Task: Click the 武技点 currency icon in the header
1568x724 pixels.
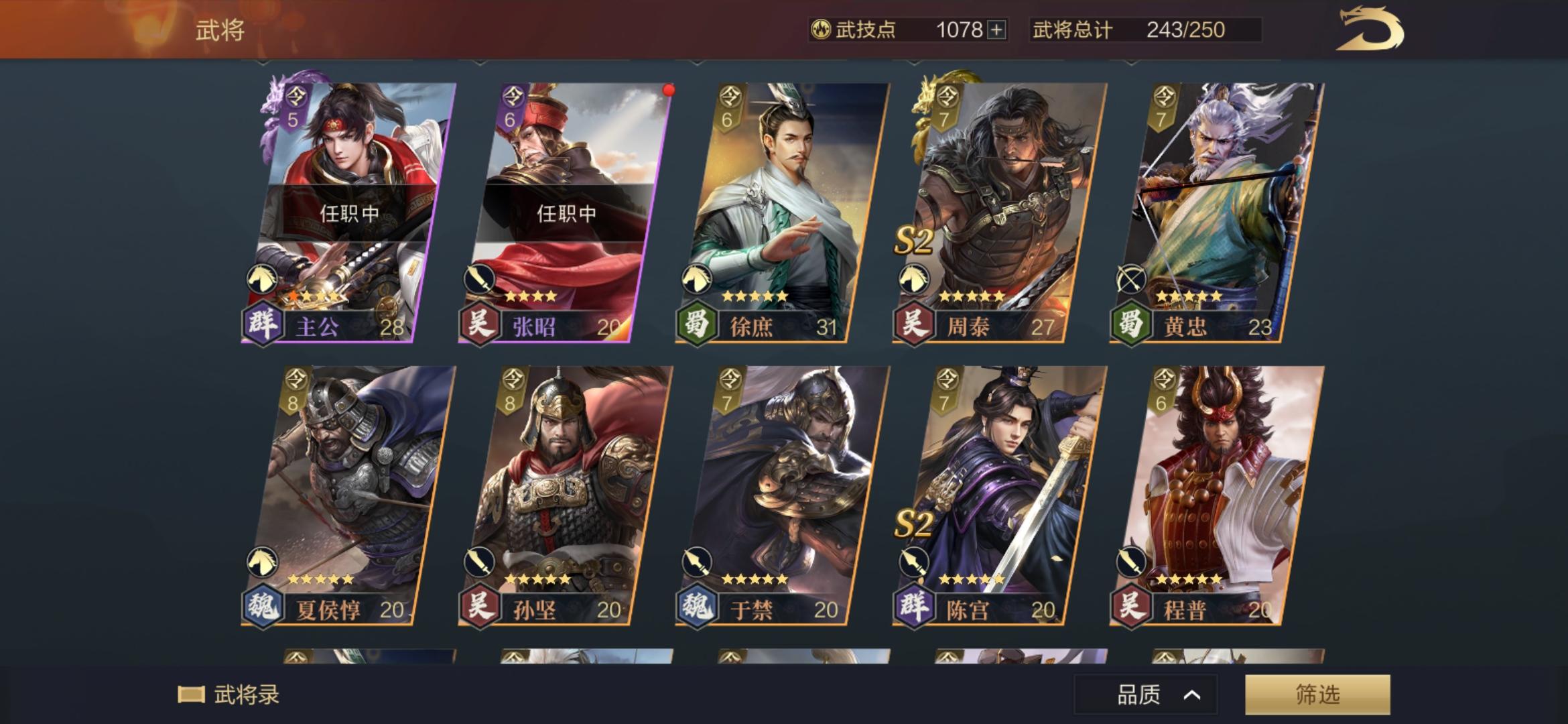Action: 821,29
